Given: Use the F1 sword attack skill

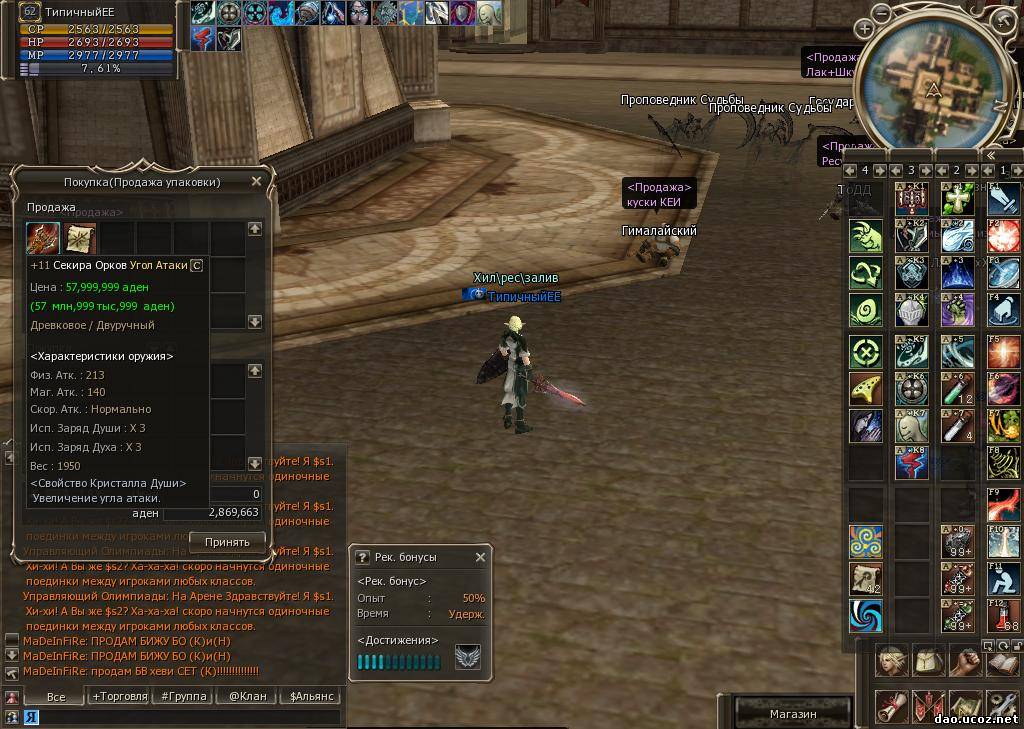Looking at the screenshot, I should coord(1004,198).
